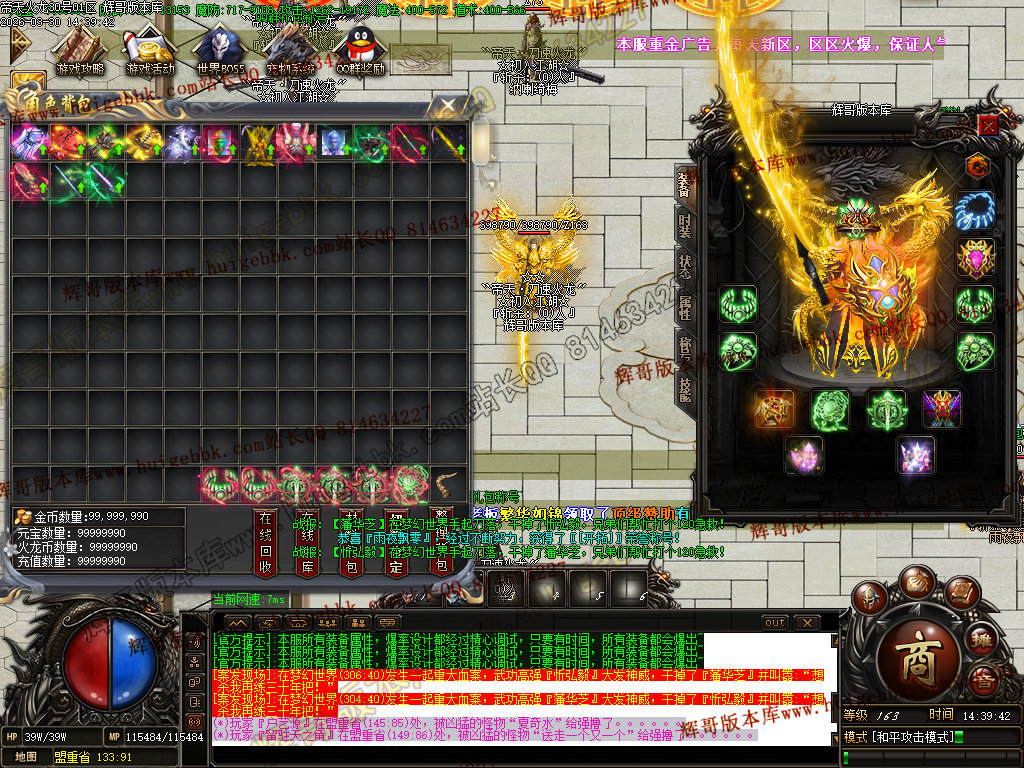Select the green helmet equipment slot
Image resolution: width=1024 pixels, height=768 pixels.
[x=830, y=408]
